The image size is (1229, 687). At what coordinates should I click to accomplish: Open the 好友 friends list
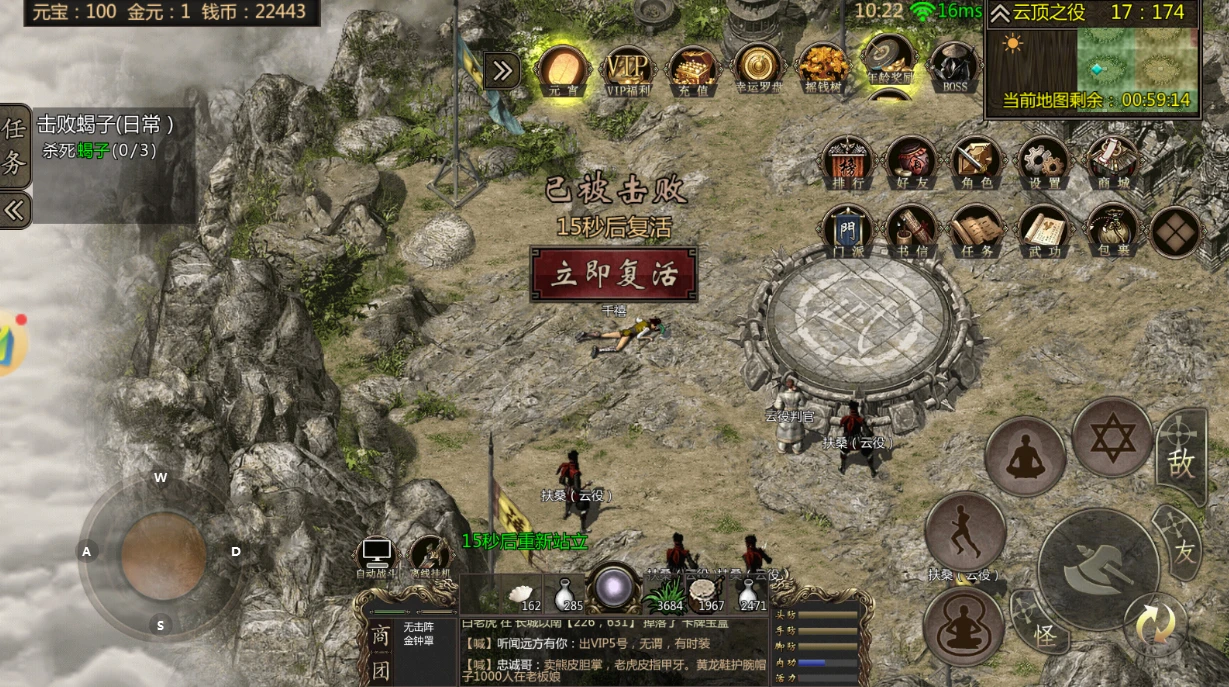(x=910, y=161)
